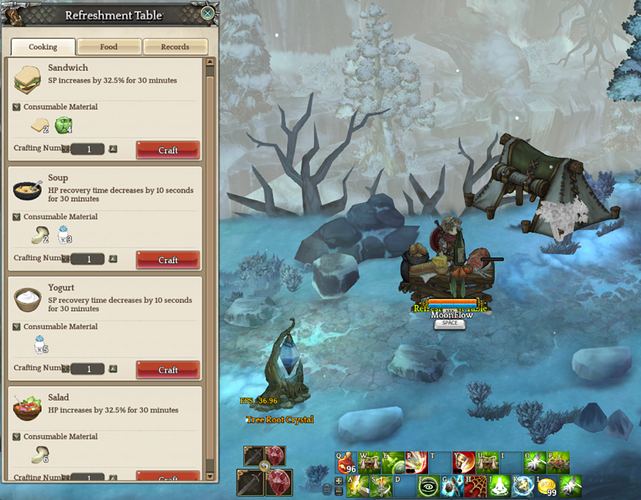Craft the Sandwich recipe
Image resolution: width=641 pixels, height=500 pixels.
(168, 149)
